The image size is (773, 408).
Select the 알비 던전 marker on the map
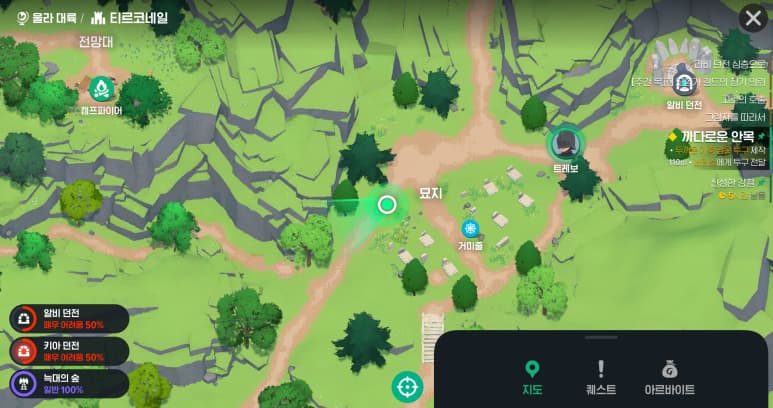click(684, 83)
